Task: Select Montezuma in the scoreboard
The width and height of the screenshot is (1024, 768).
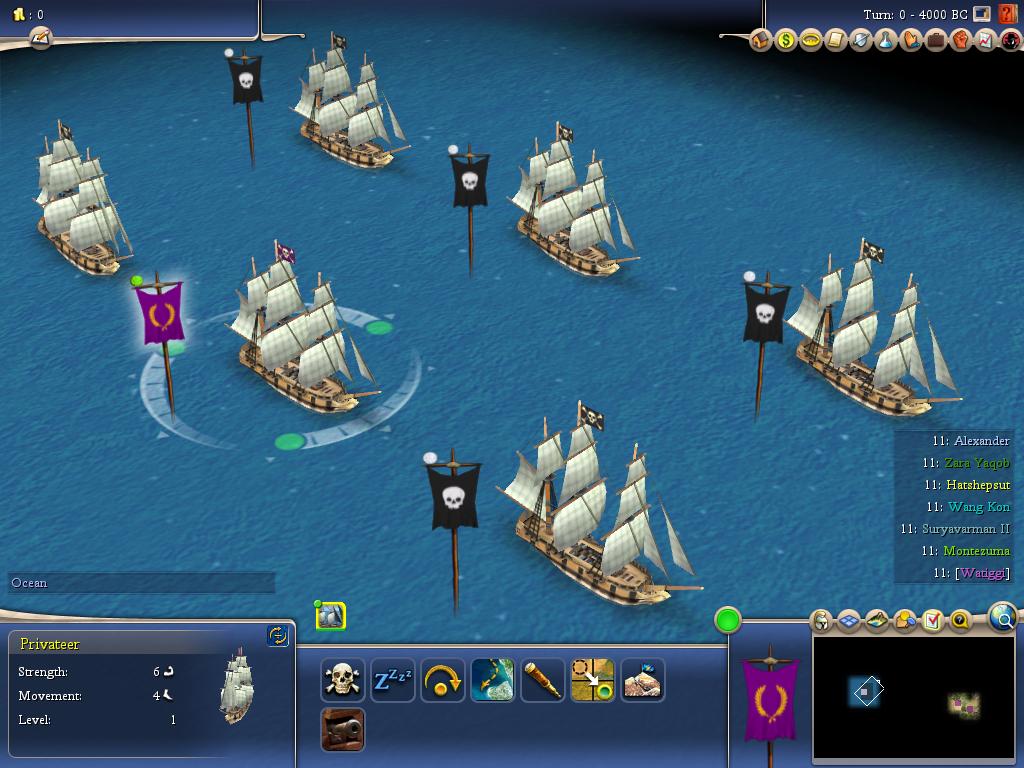Action: click(x=976, y=551)
